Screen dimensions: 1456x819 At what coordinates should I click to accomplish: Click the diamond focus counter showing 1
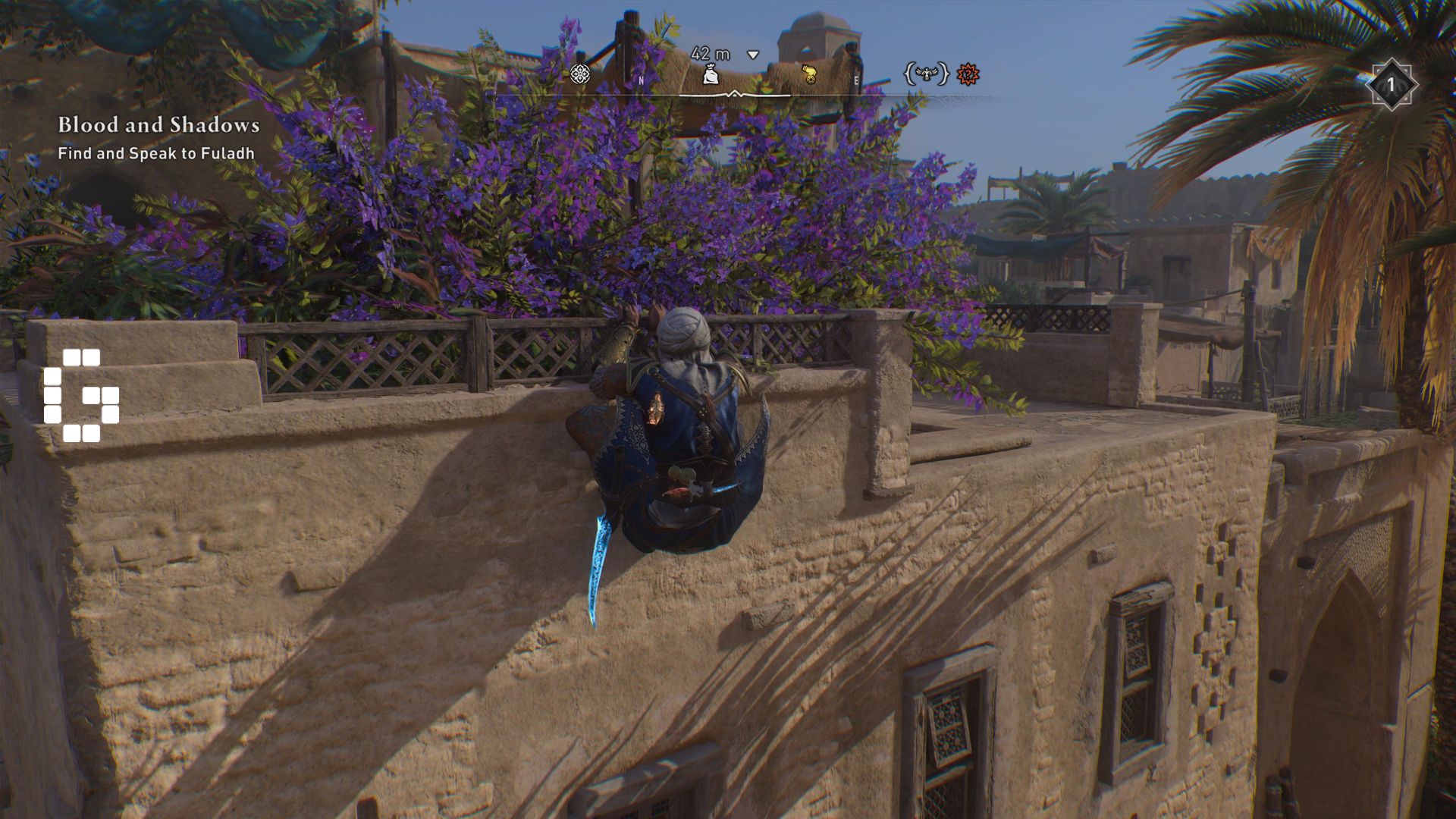1392,85
